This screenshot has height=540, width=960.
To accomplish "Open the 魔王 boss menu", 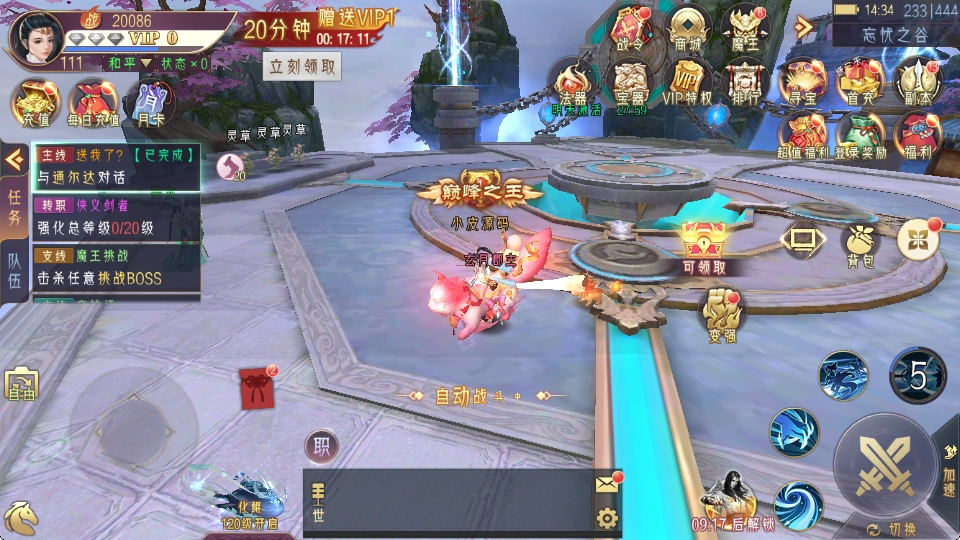I will [744, 28].
